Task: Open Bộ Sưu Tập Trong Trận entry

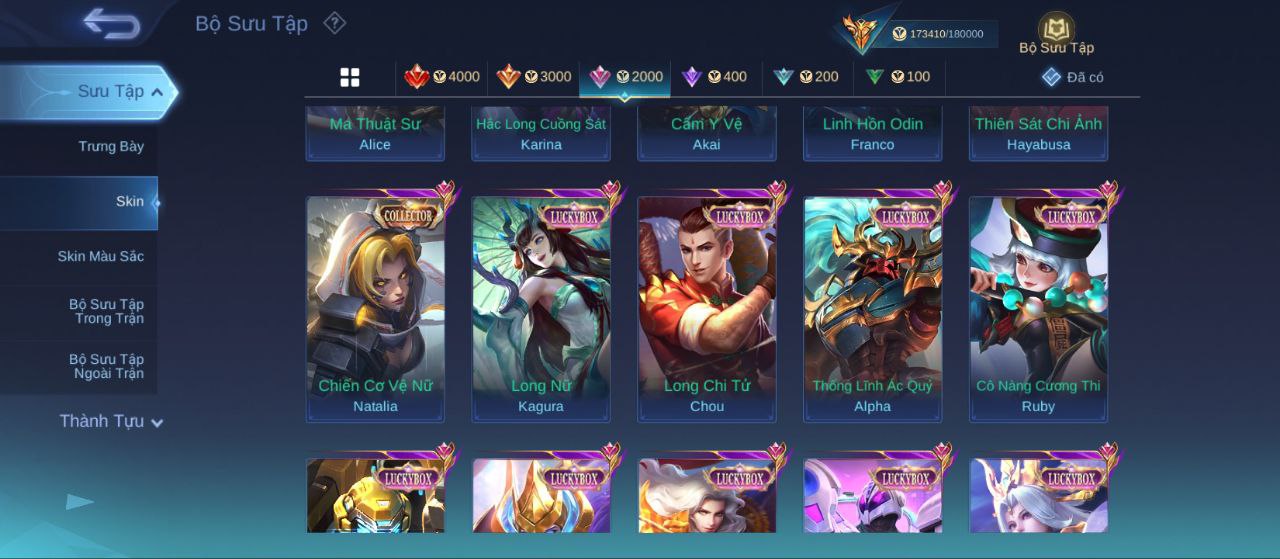Action: pyautogui.click(x=106, y=312)
